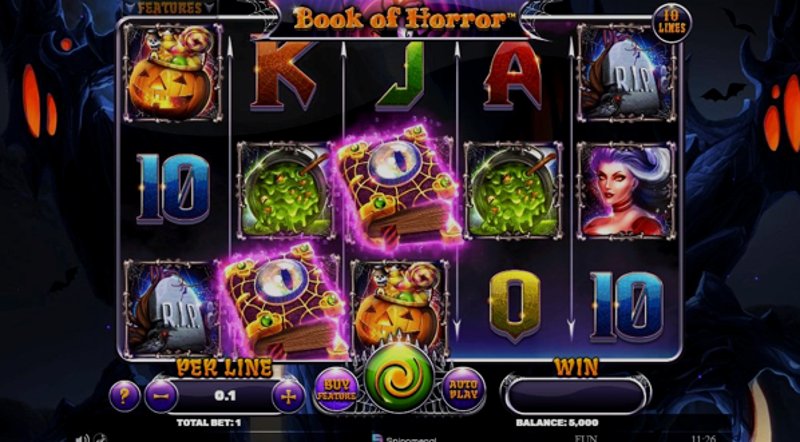Activate Auto Play

[x=463, y=389]
